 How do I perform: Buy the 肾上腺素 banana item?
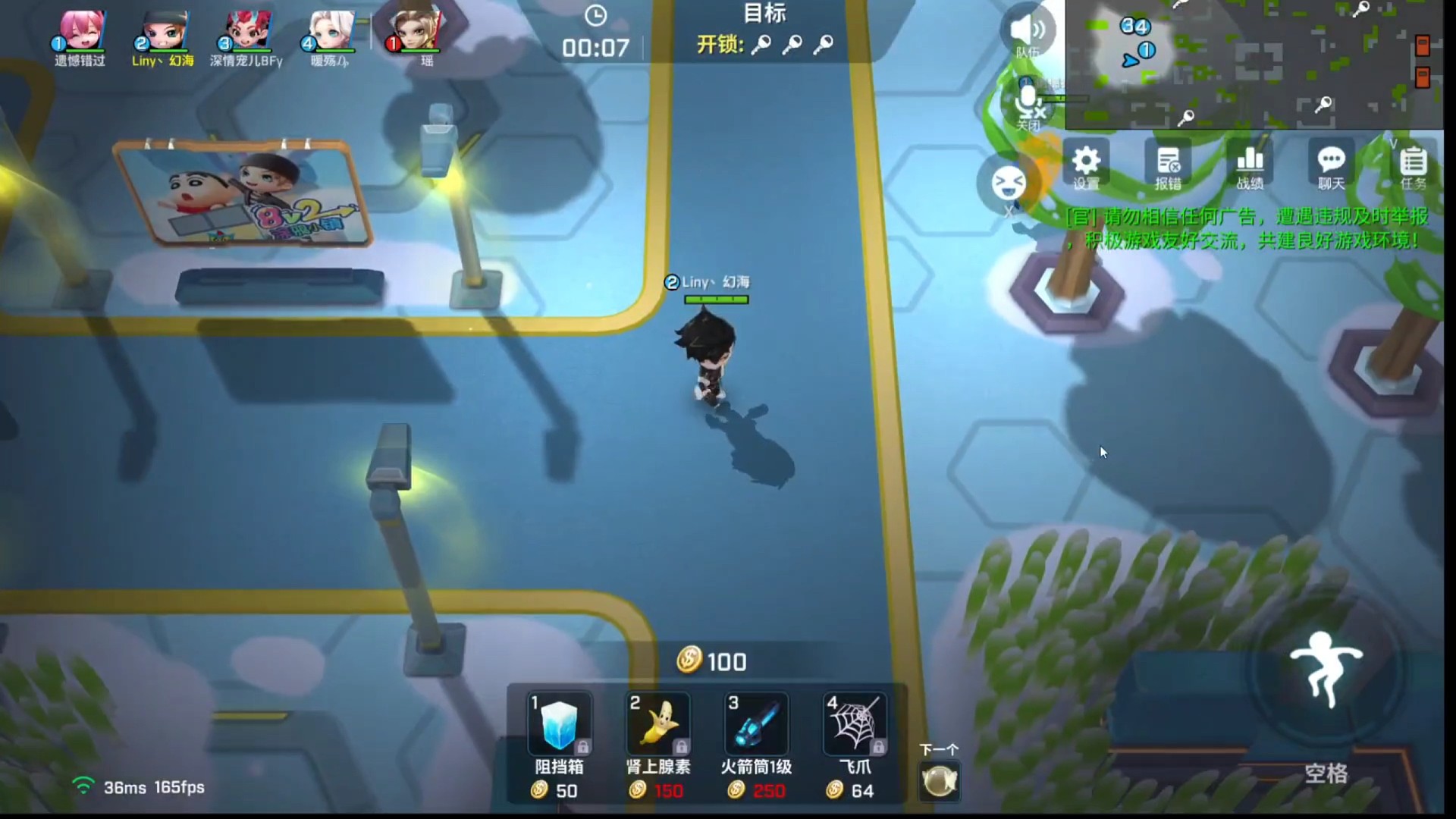tap(657, 724)
